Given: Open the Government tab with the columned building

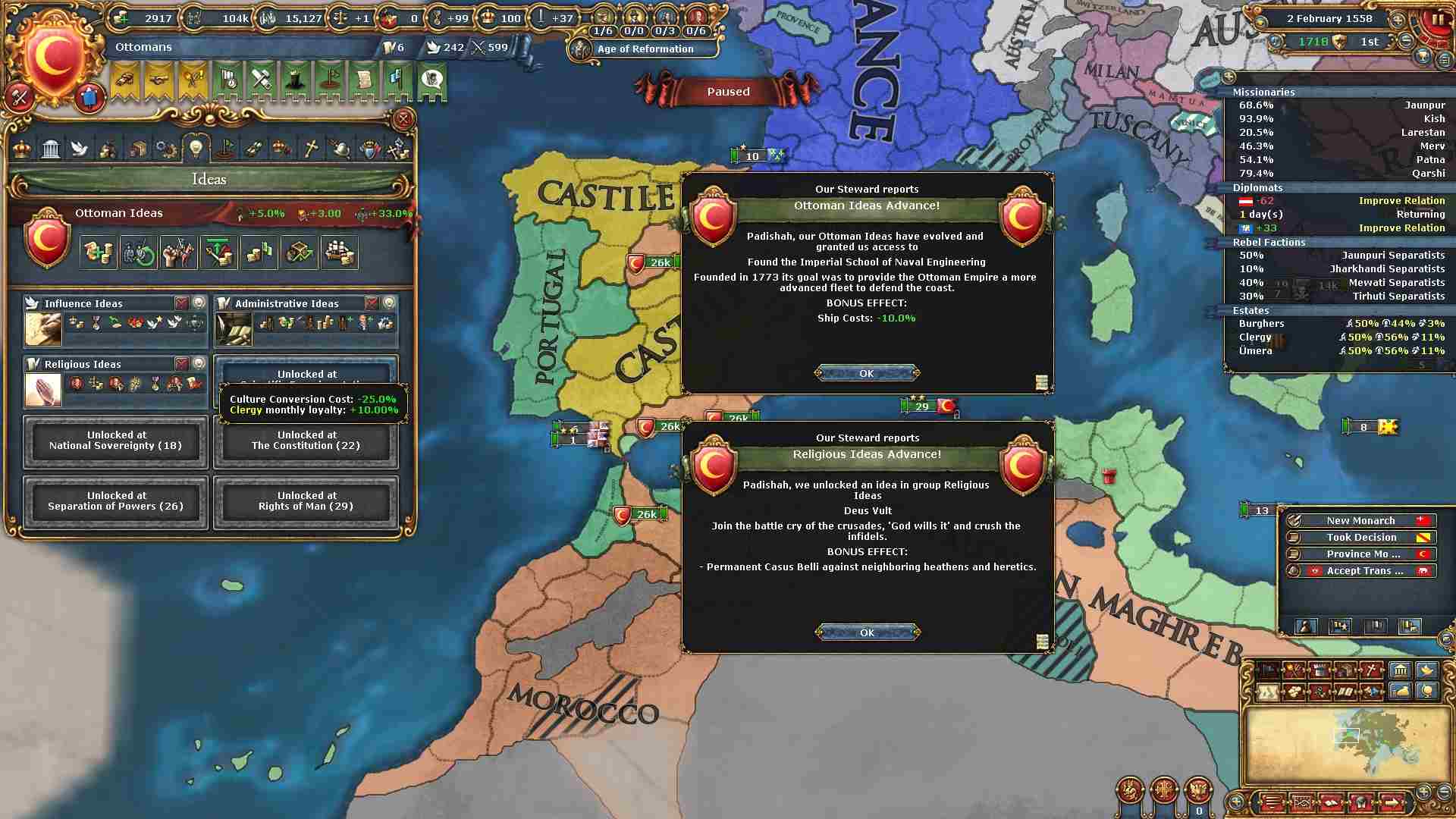Looking at the screenshot, I should point(51,148).
